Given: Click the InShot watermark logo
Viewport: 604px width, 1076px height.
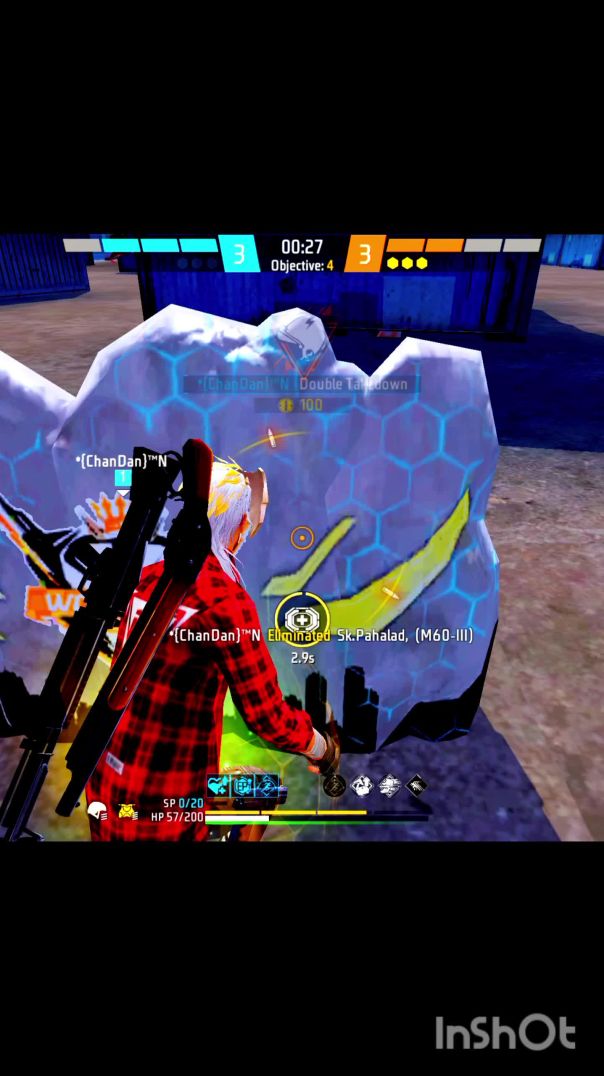Looking at the screenshot, I should (x=505, y=1033).
